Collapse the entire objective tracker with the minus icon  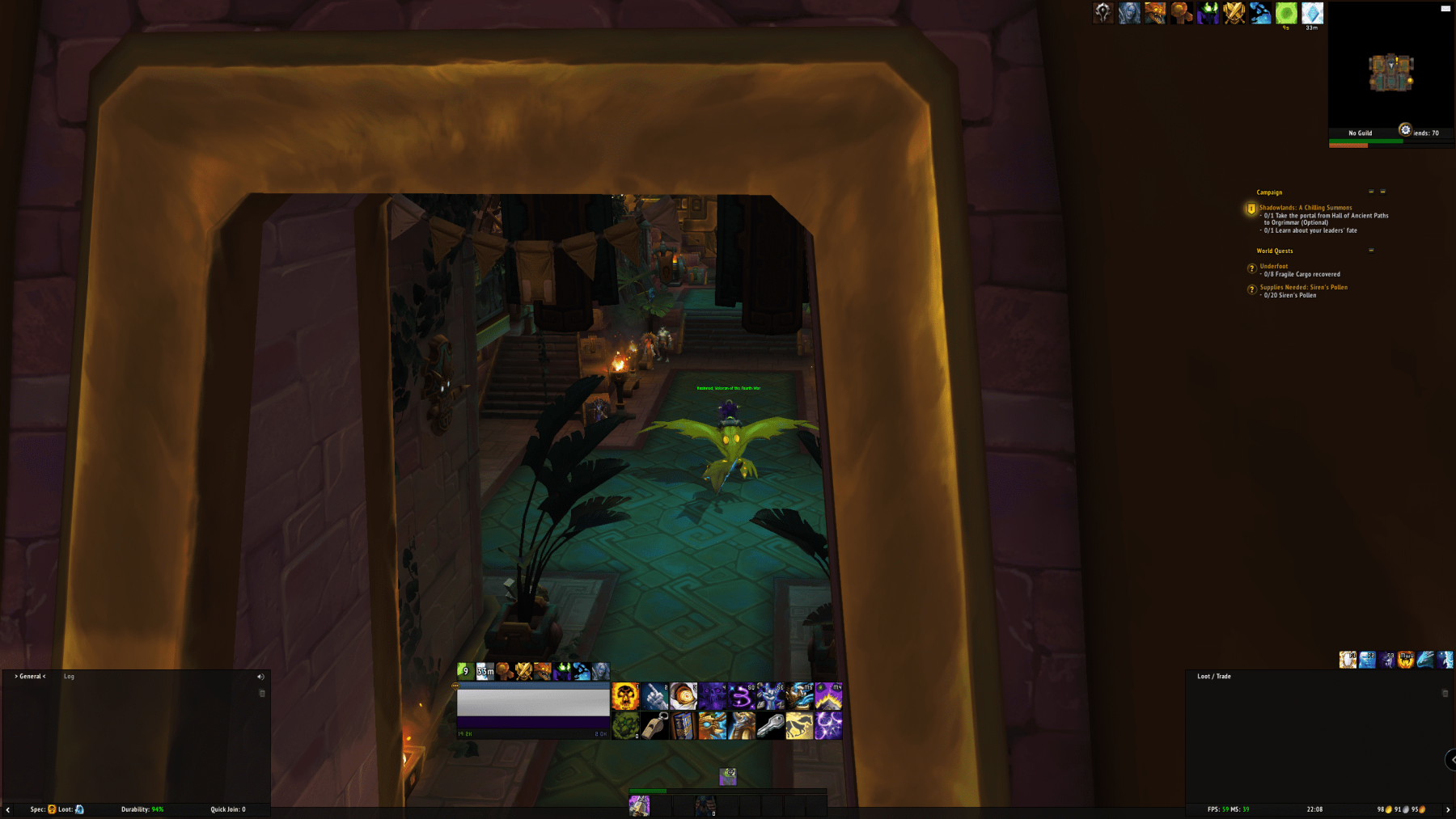pyautogui.click(x=1384, y=192)
